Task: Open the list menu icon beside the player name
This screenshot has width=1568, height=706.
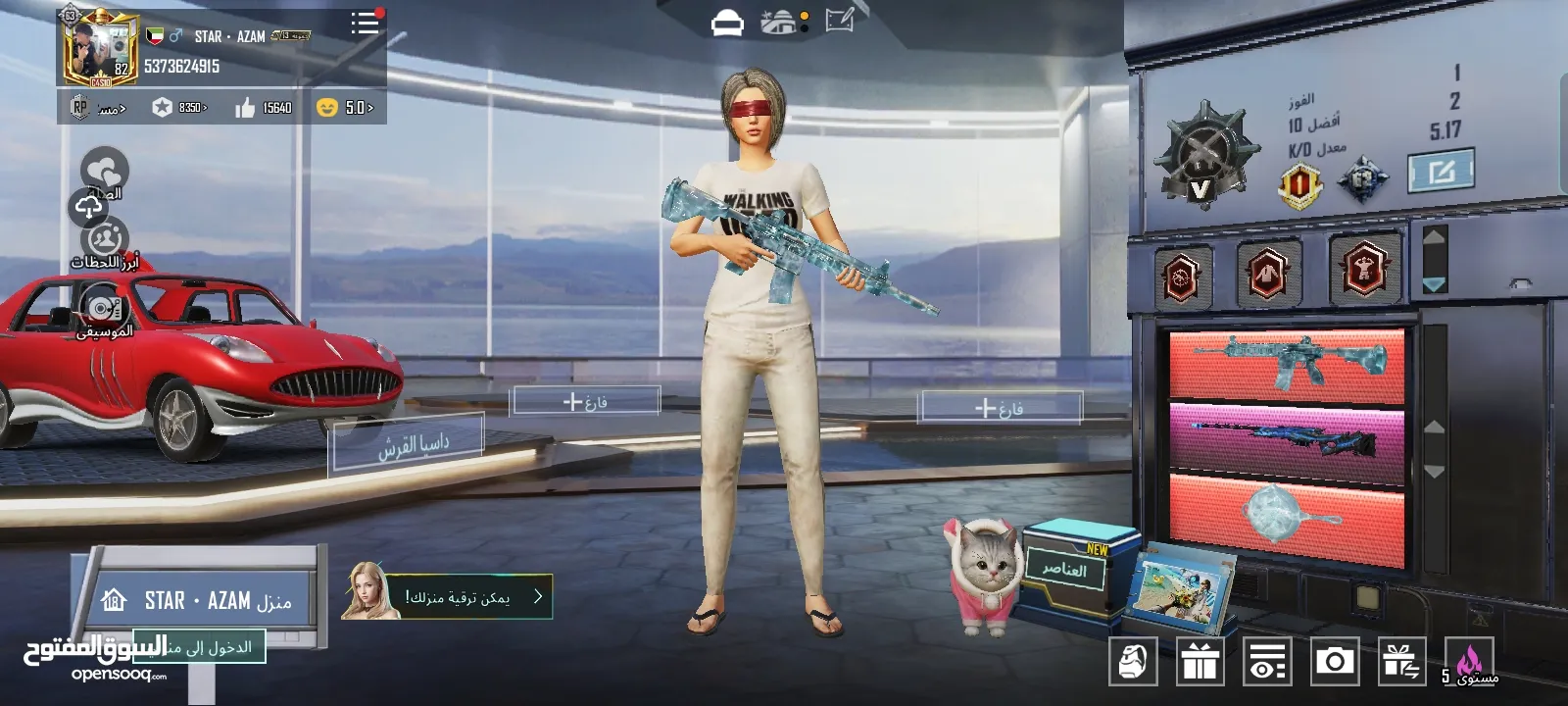Action: click(x=365, y=24)
